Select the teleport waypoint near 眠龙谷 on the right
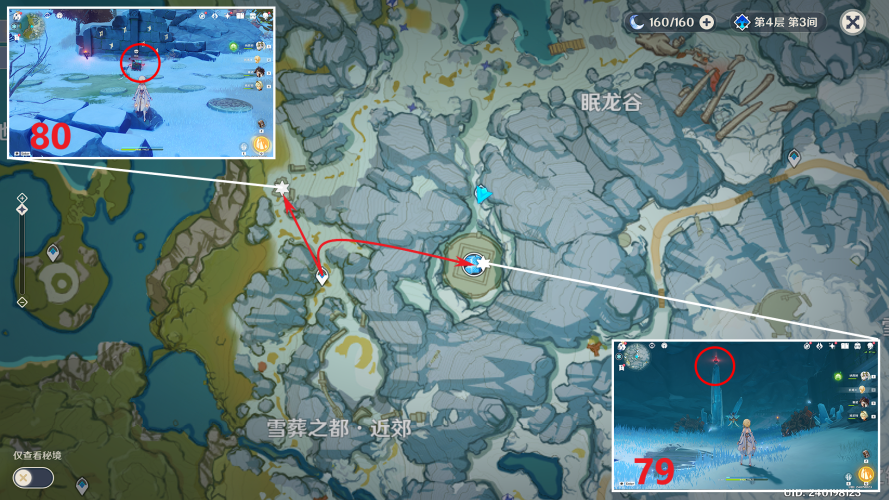 click(794, 157)
